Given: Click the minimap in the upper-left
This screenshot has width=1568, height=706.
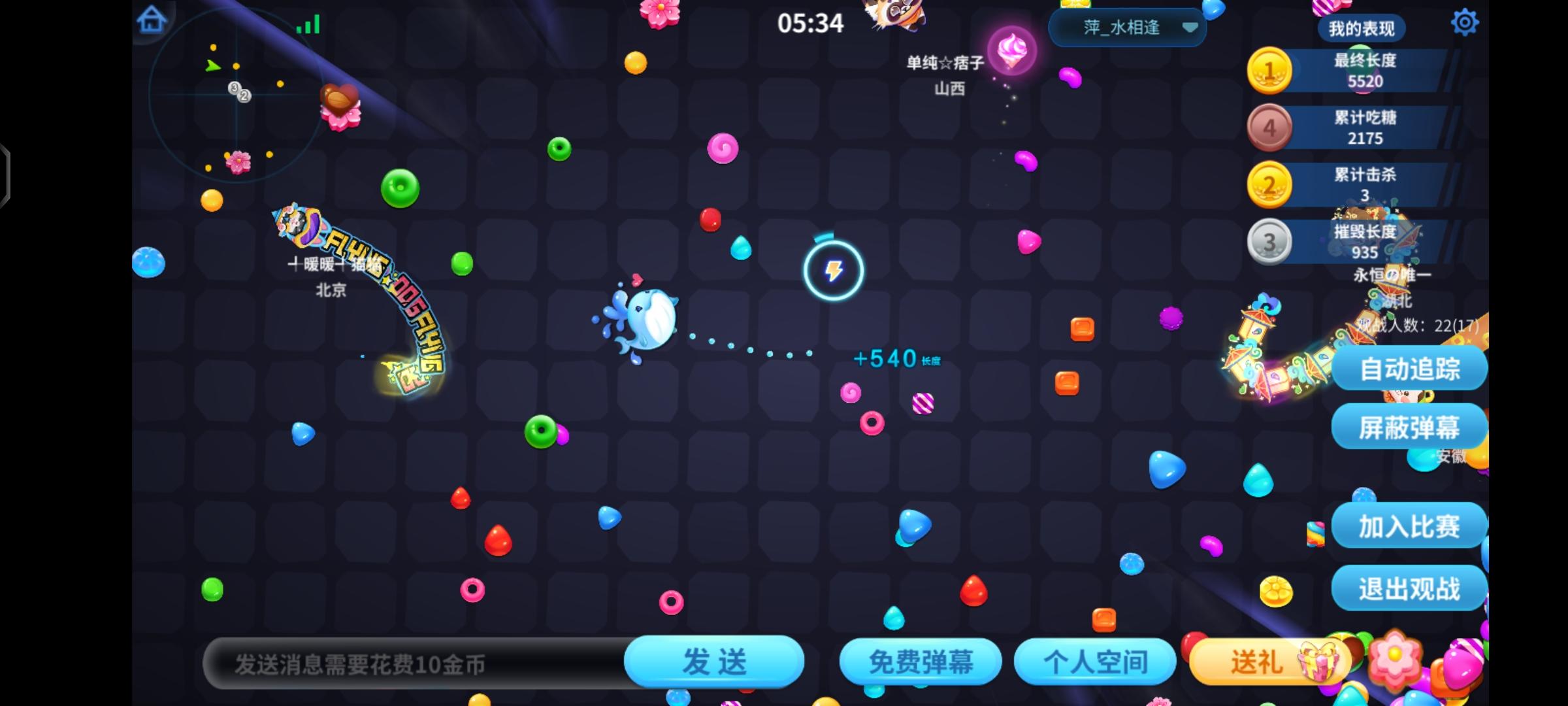Looking at the screenshot, I should (237, 95).
